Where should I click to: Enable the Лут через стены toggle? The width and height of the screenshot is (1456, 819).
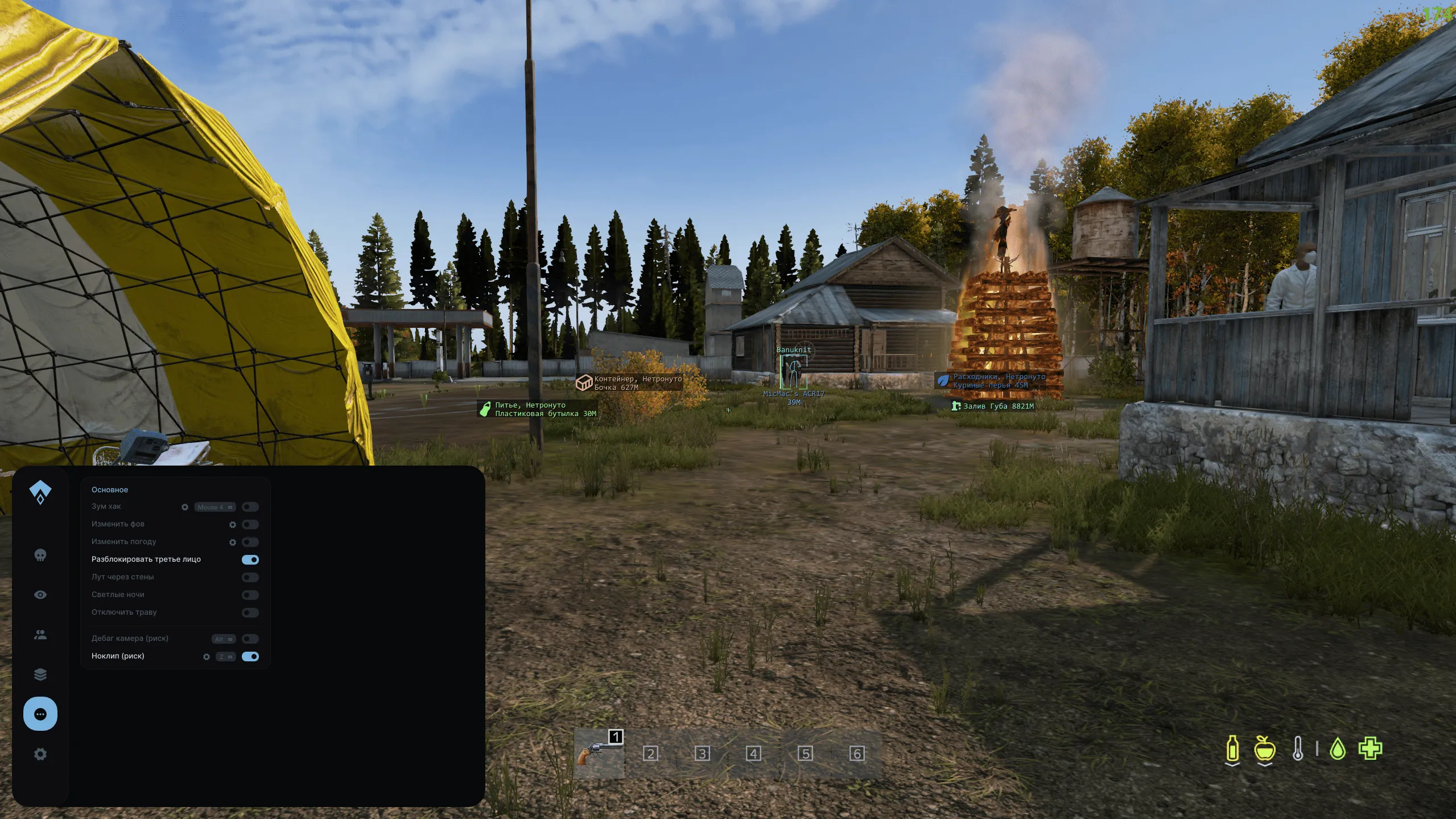249,577
